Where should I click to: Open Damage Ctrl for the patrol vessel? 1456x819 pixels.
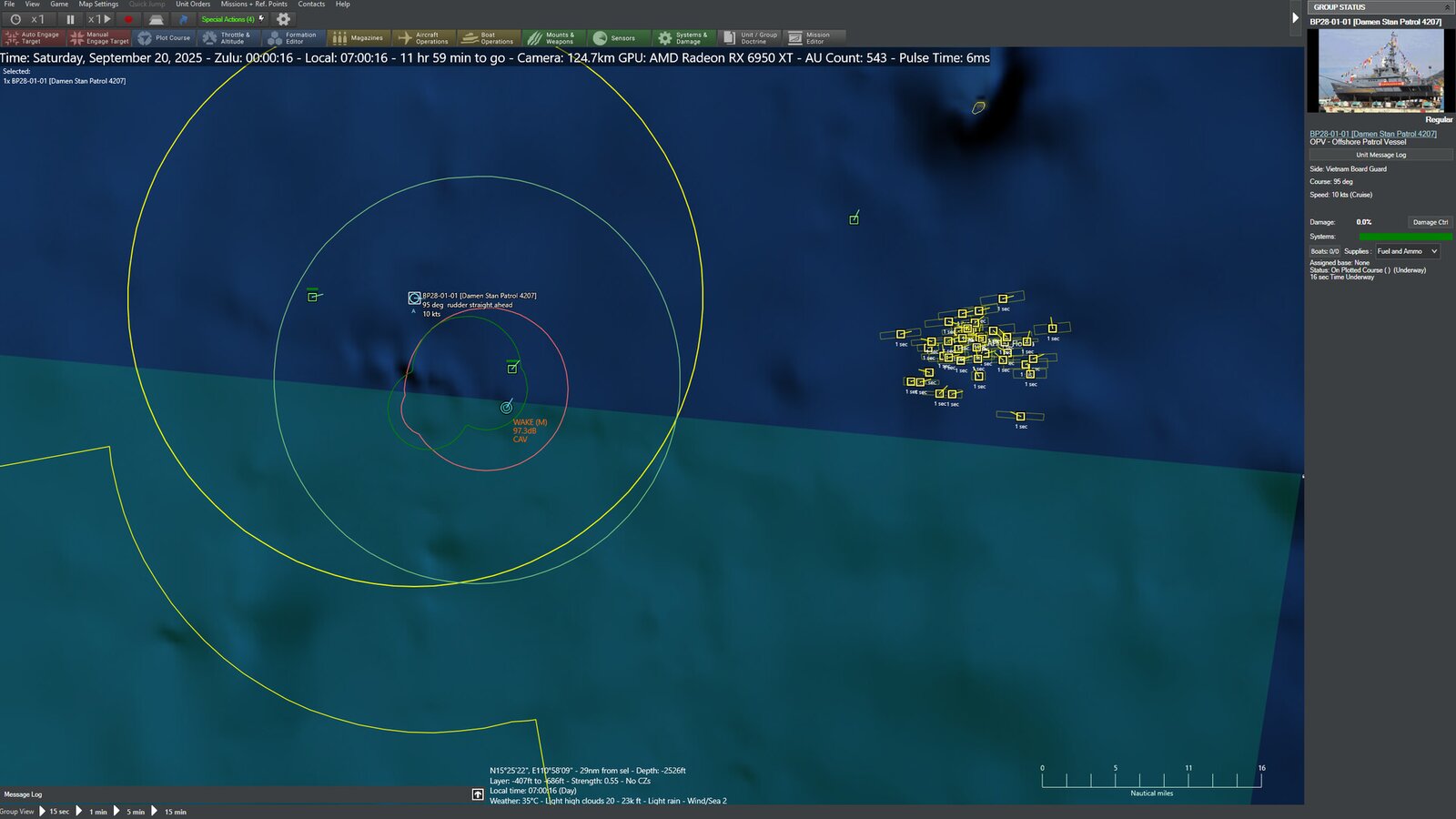tap(1430, 221)
